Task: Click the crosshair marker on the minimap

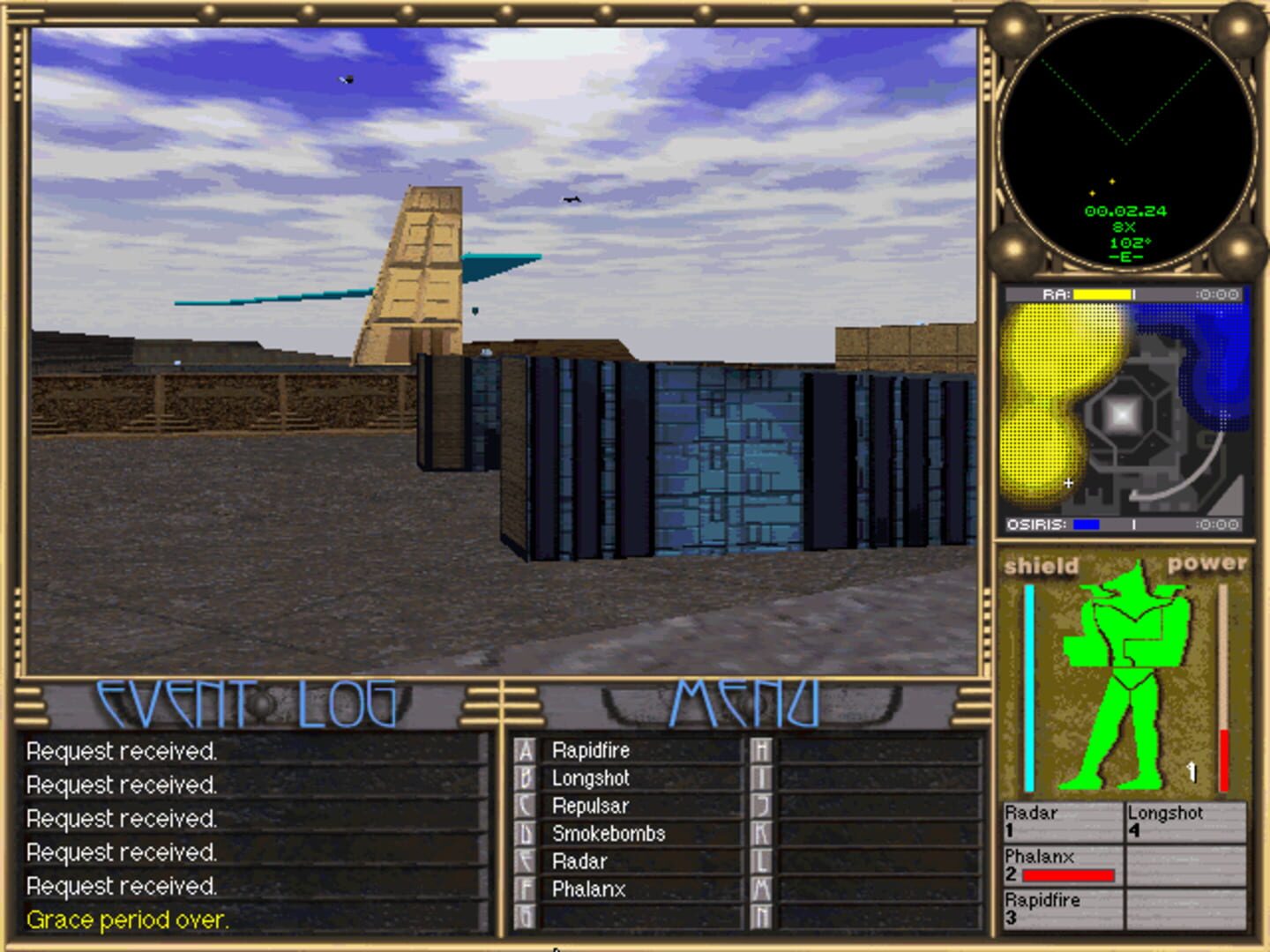Action: [x=1068, y=482]
